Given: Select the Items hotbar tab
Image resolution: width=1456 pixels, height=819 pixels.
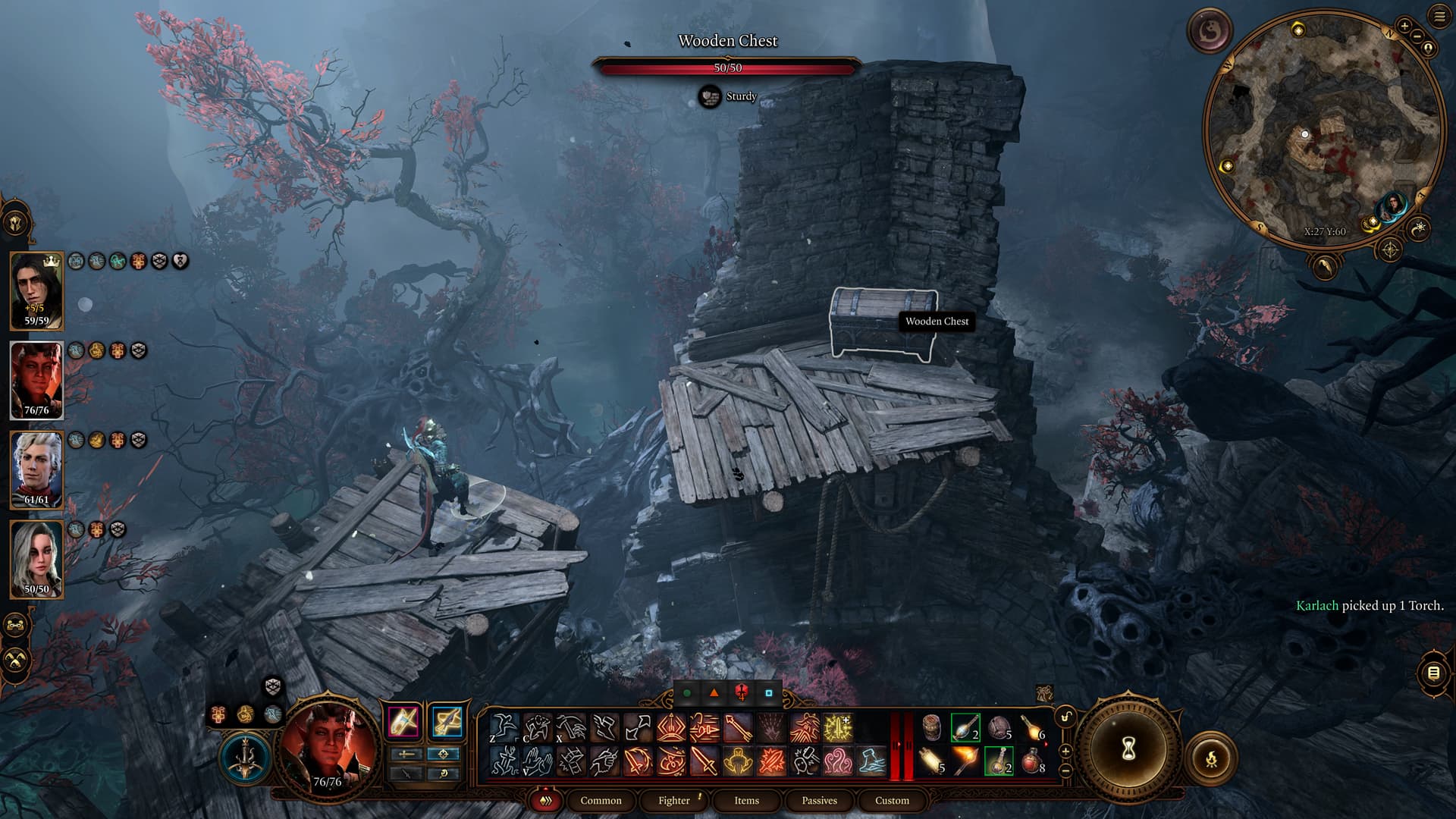Looking at the screenshot, I should (746, 800).
